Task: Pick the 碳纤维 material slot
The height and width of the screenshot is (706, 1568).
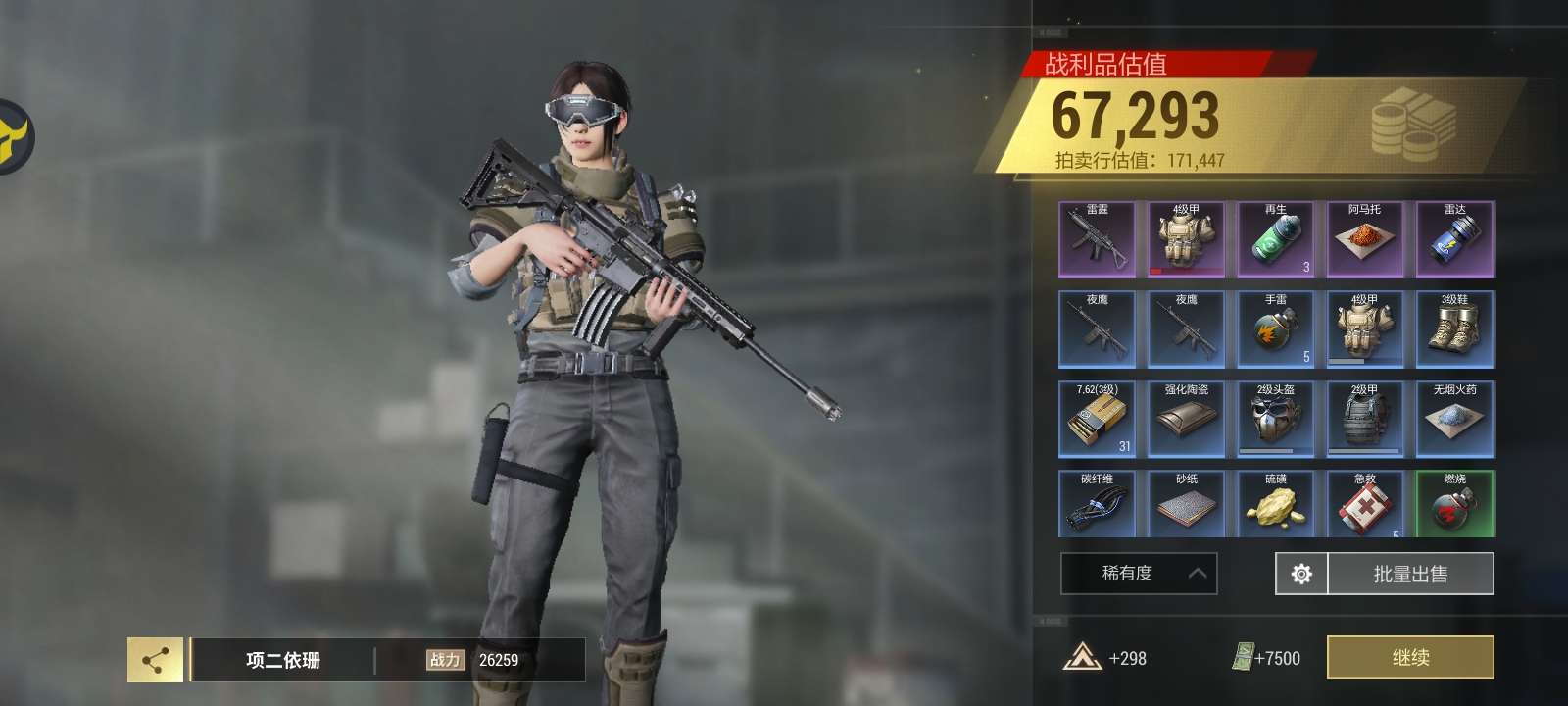Action: 1098,504
